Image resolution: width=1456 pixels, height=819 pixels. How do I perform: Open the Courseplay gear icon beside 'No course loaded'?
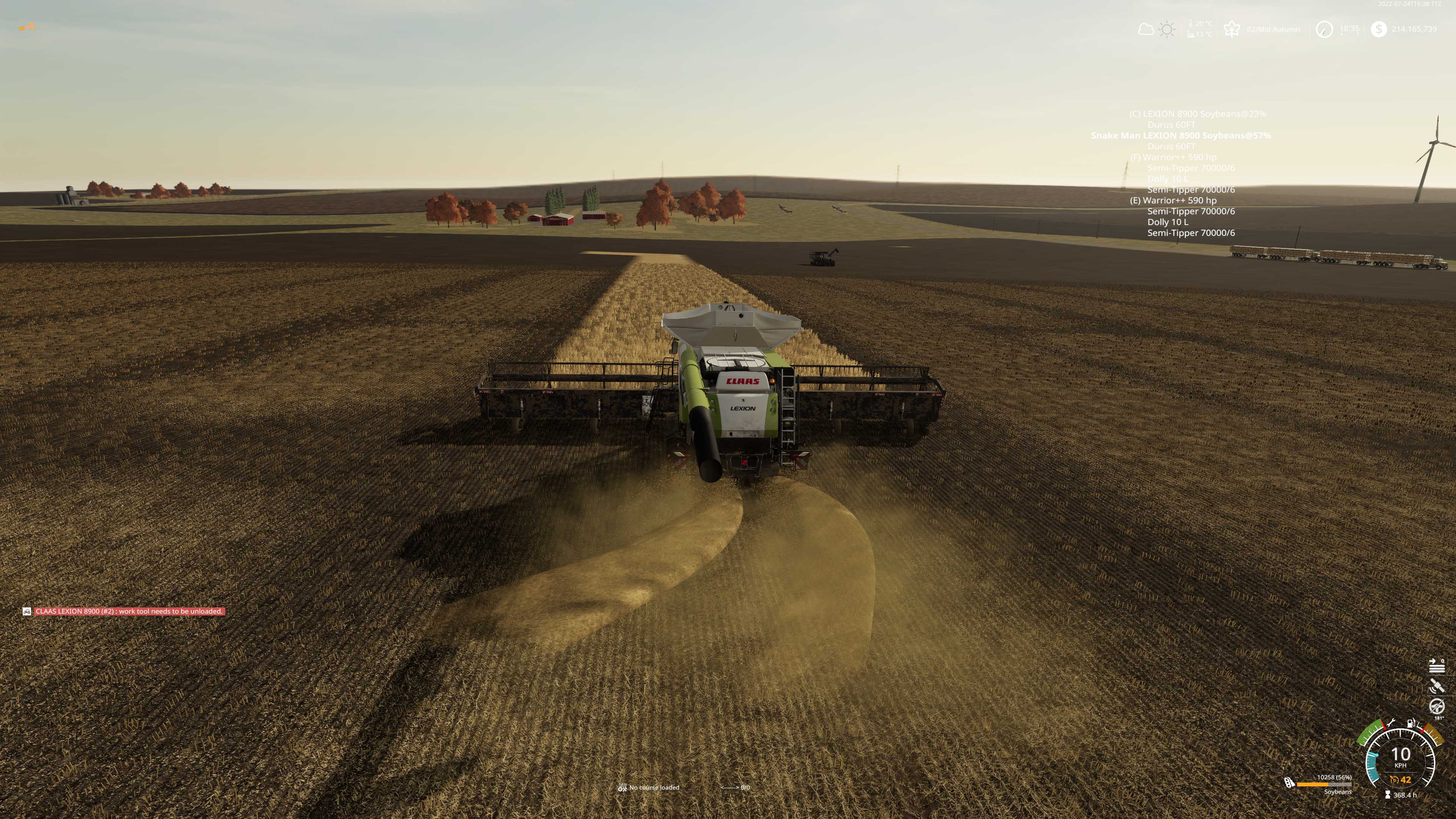(x=622, y=787)
